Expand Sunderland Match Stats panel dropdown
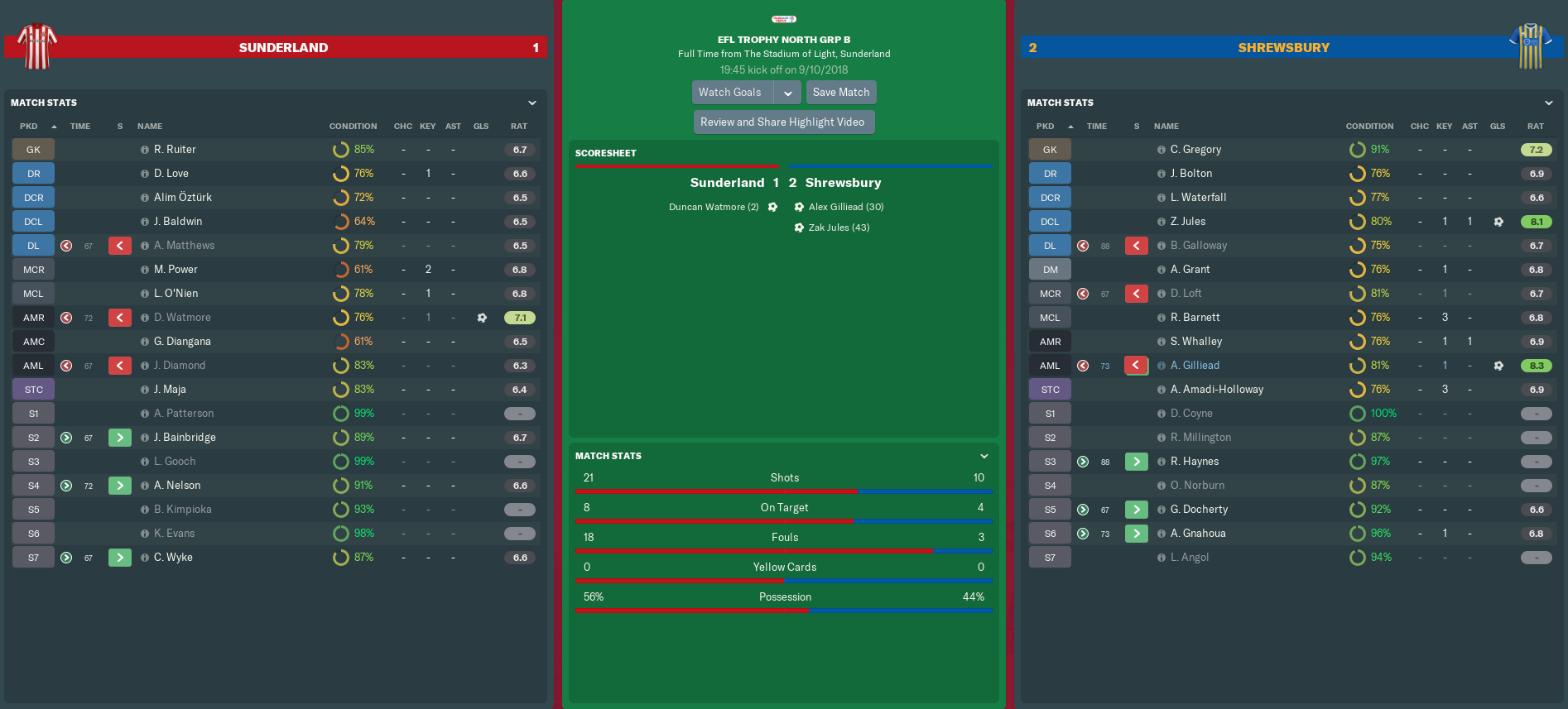This screenshot has width=1568, height=709. click(532, 103)
